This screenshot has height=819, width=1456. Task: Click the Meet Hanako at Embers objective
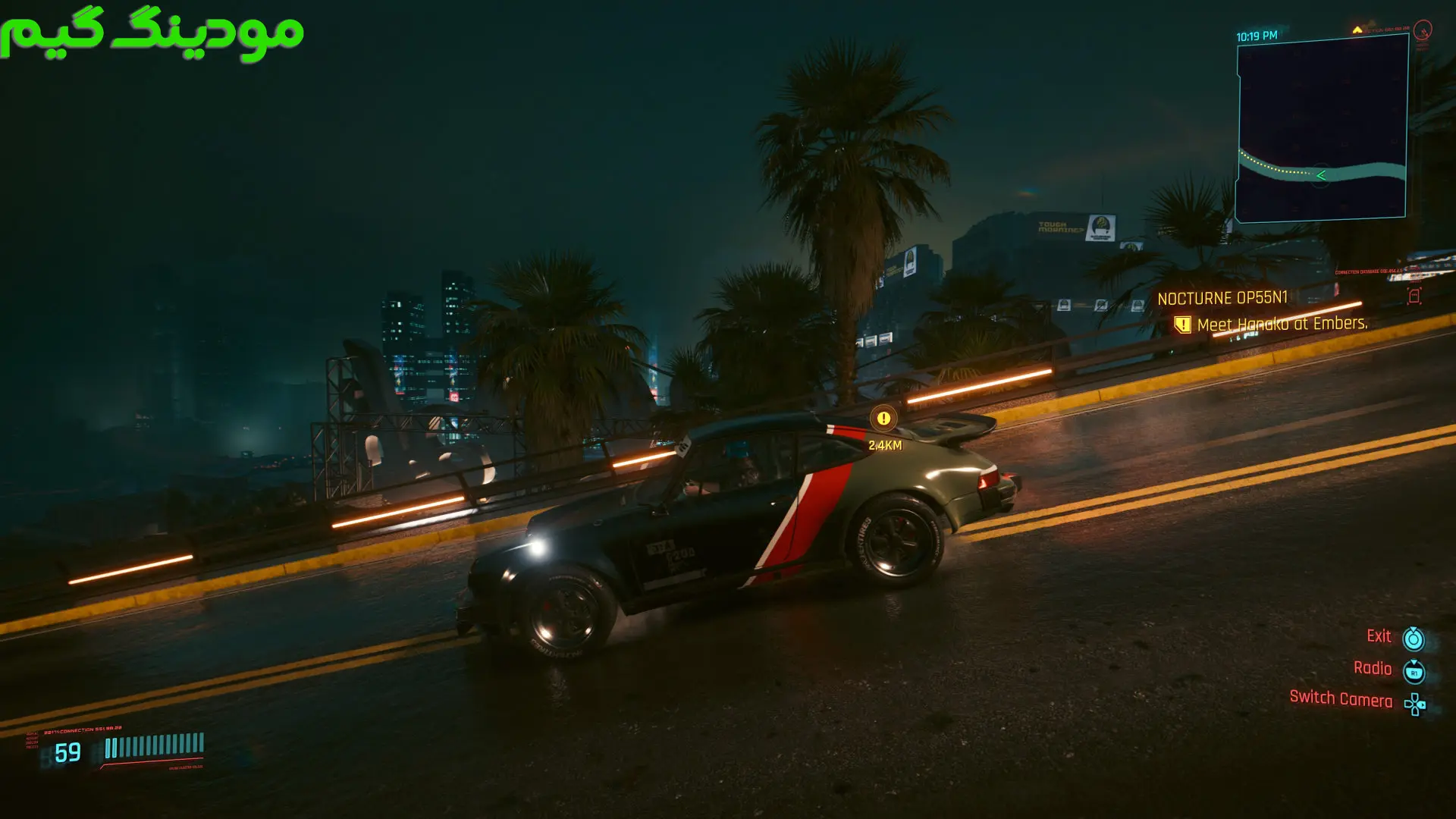[x=1282, y=325]
